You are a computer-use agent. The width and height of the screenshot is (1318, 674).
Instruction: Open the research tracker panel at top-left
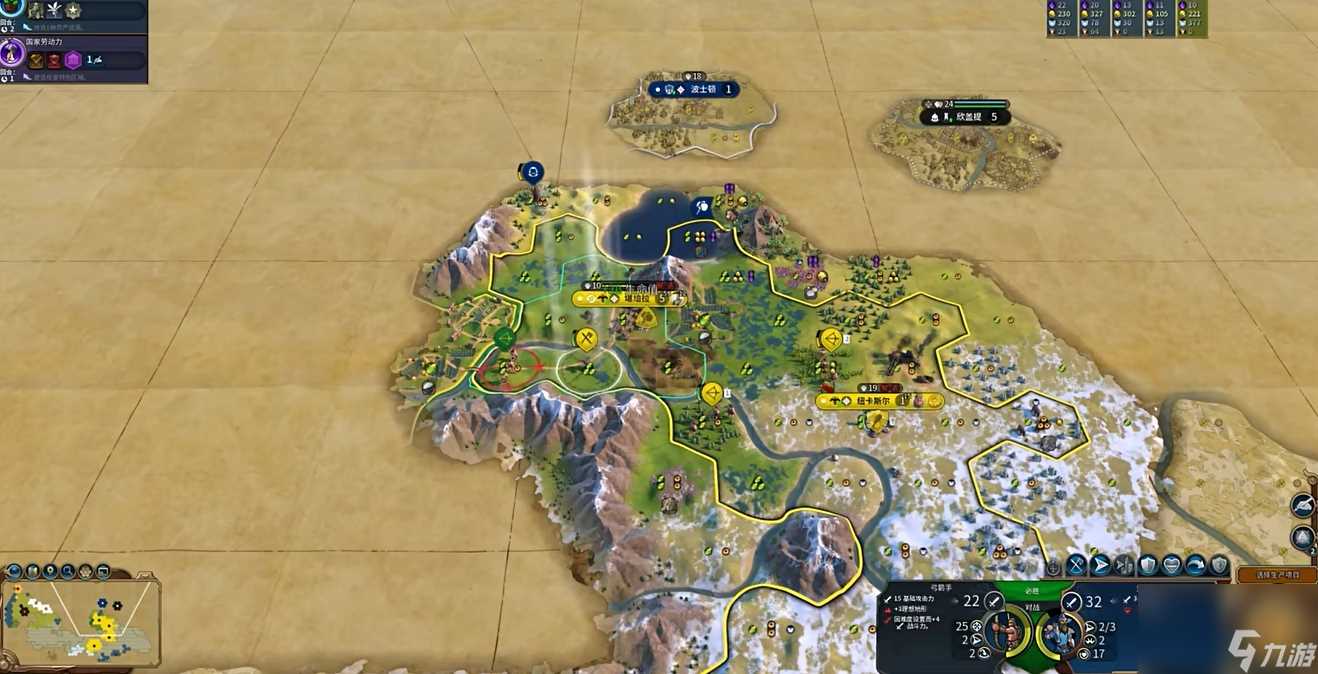click(x=75, y=12)
